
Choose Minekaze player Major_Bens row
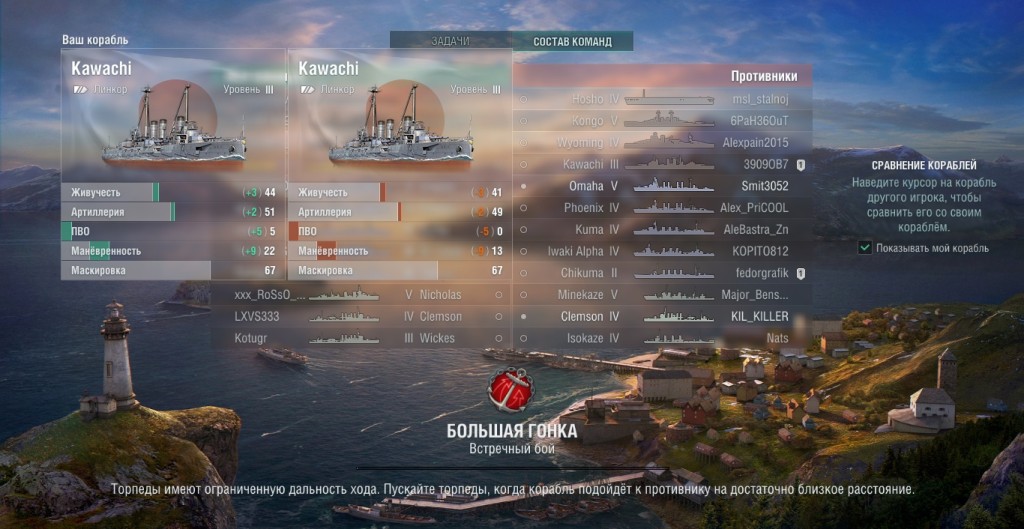(x=662, y=295)
